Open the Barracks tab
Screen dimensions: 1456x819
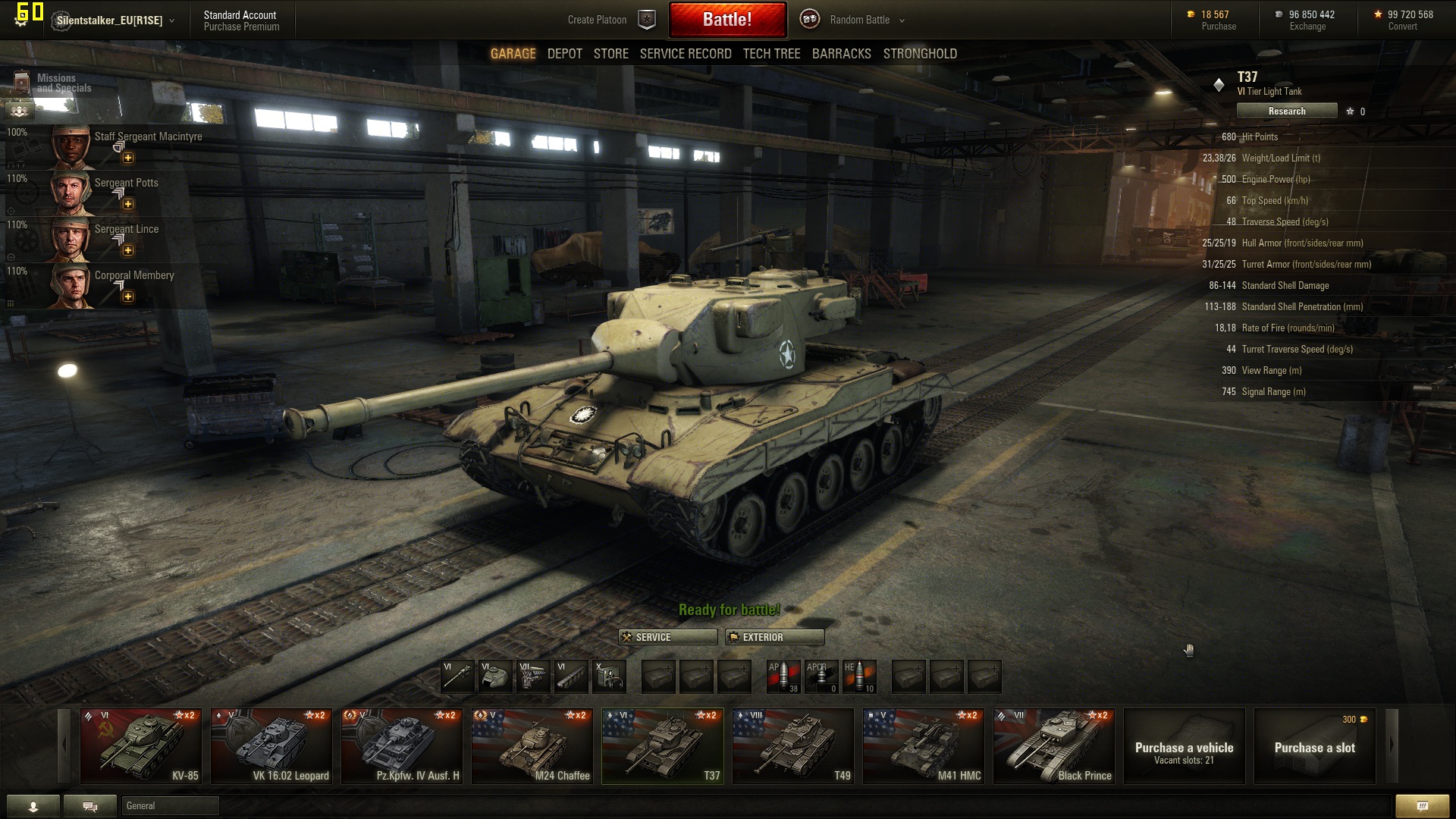[x=841, y=54]
